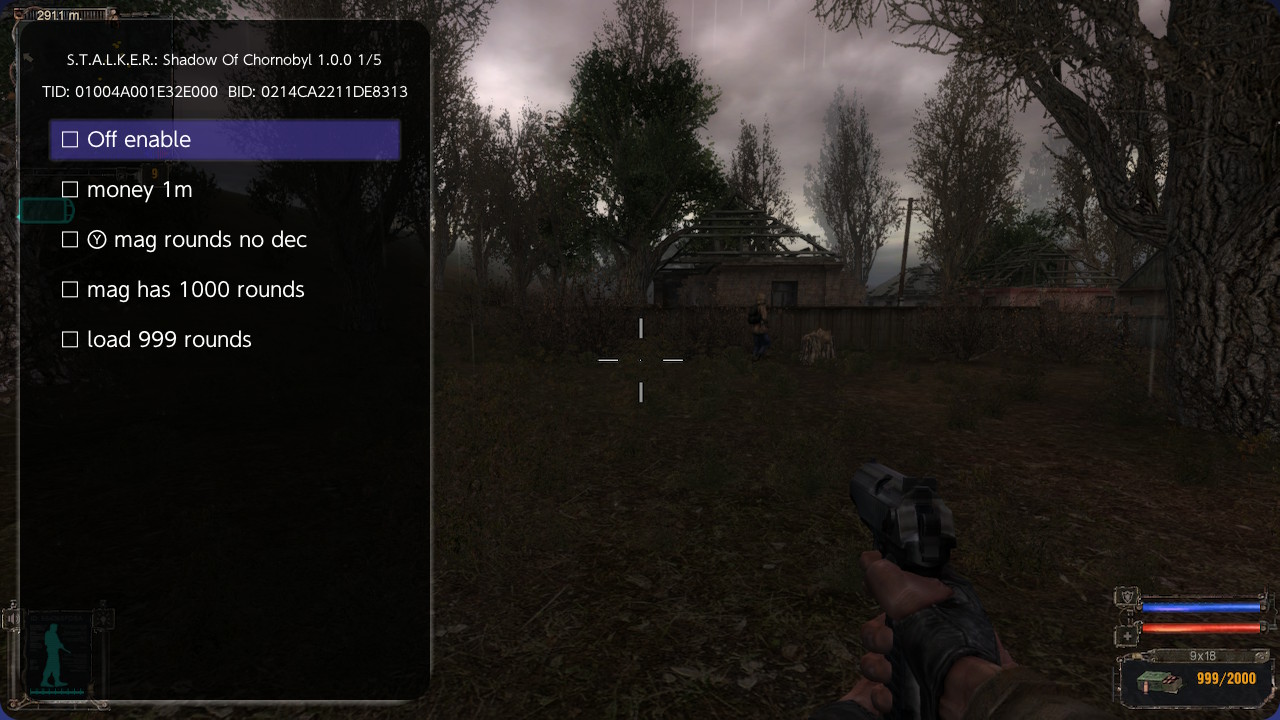The height and width of the screenshot is (720, 1280).
Task: Check the money 1m checkbox
Action: [70, 189]
